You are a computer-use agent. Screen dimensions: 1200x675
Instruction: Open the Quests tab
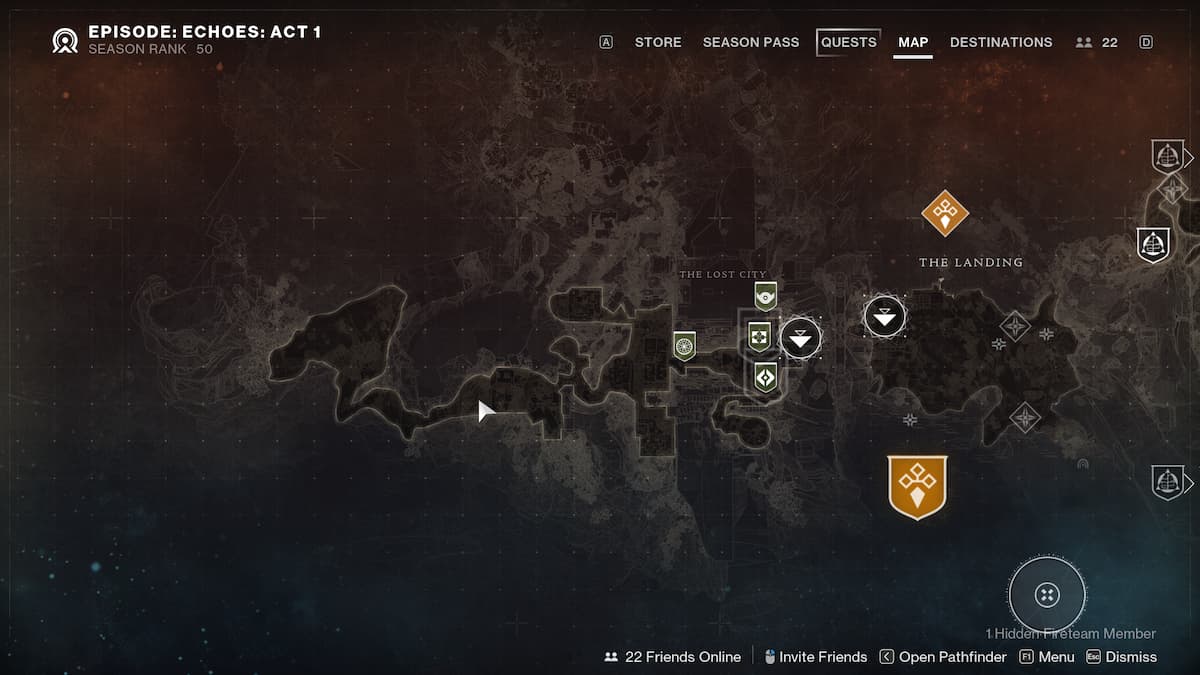(848, 42)
